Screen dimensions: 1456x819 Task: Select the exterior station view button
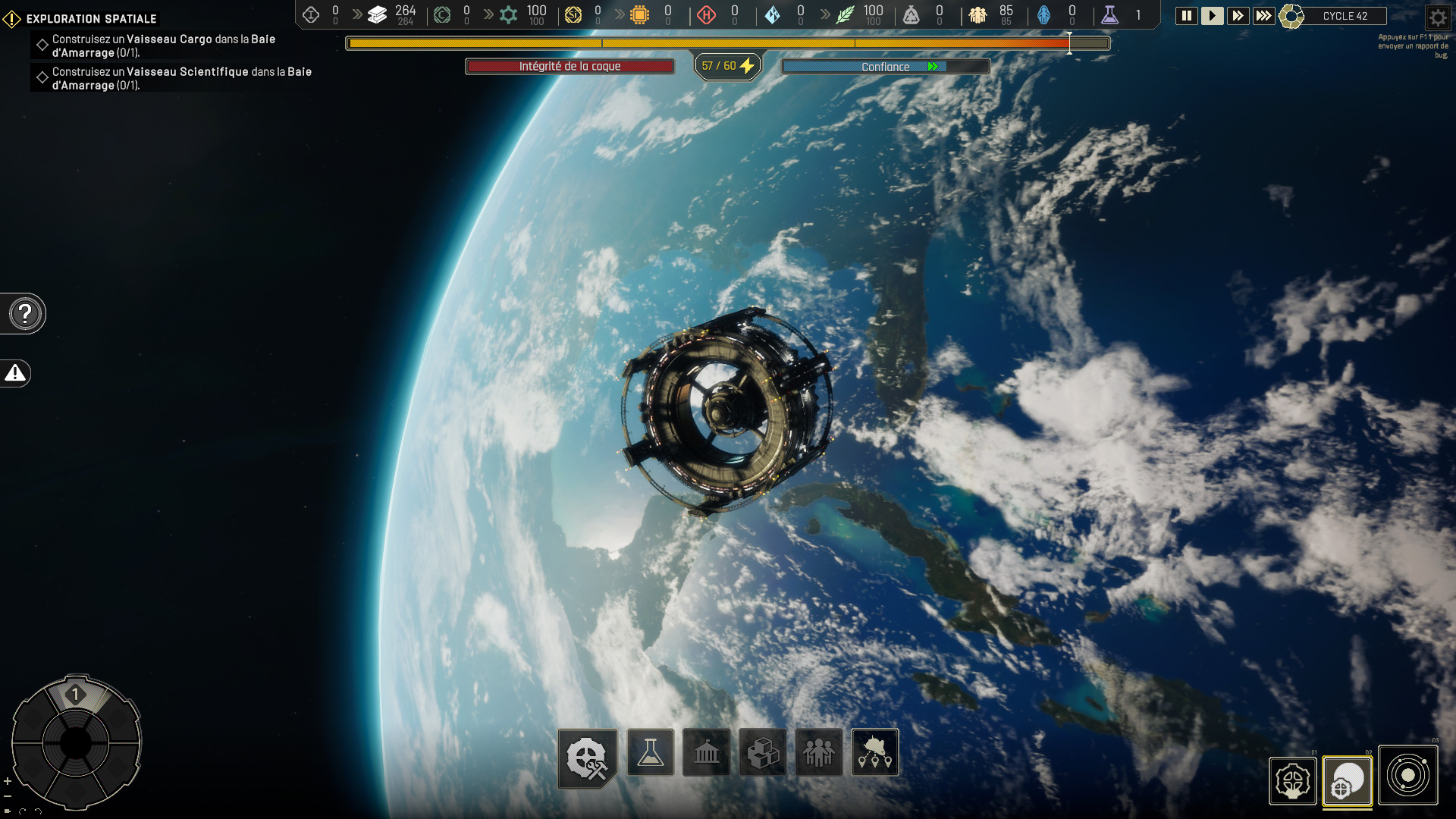coord(1348,781)
